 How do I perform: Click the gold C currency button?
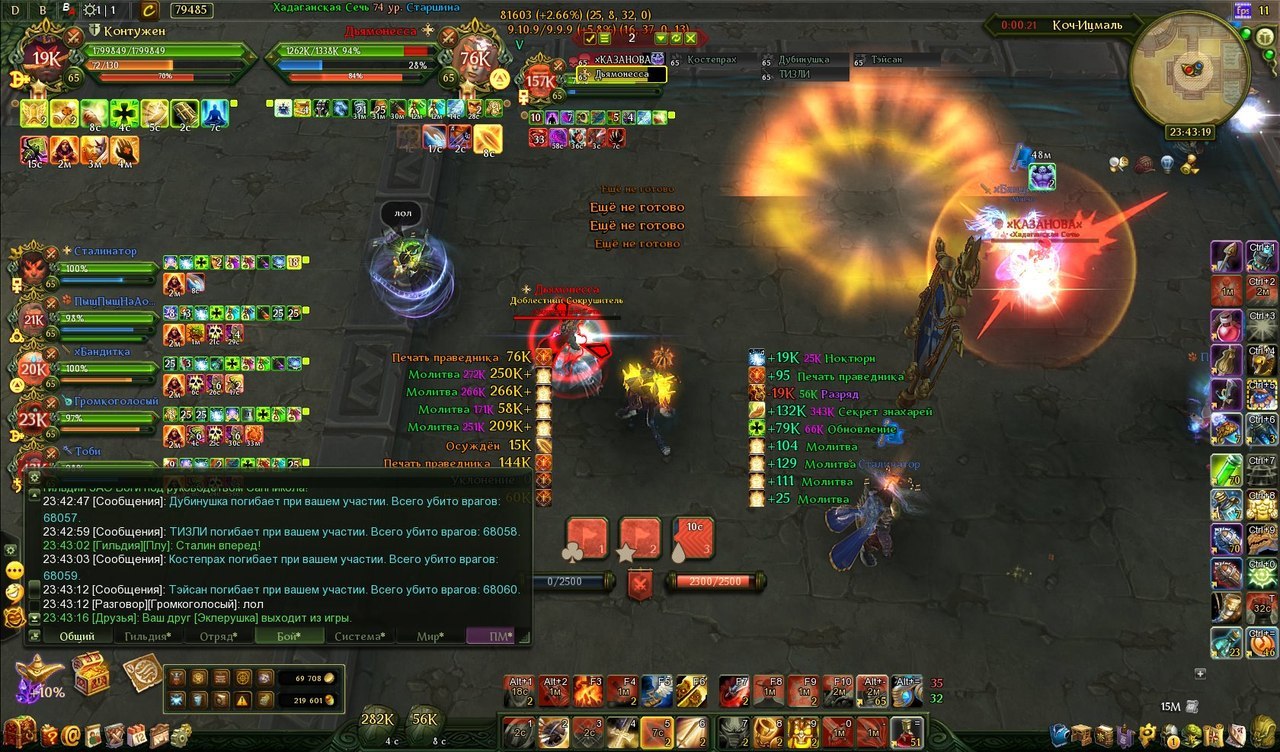(148, 10)
